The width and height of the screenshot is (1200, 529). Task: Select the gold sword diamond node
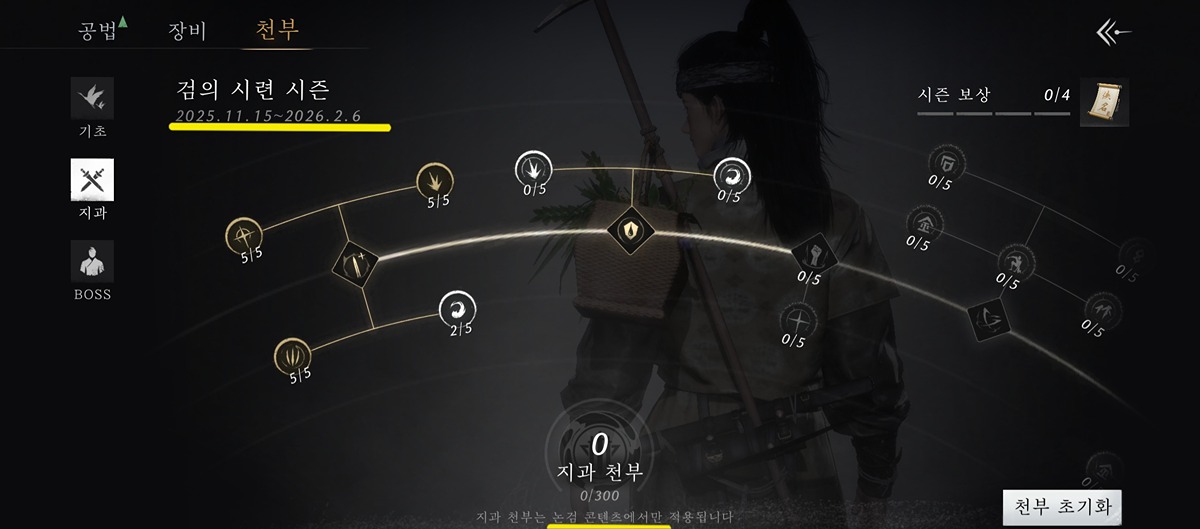pyautogui.click(x=357, y=264)
